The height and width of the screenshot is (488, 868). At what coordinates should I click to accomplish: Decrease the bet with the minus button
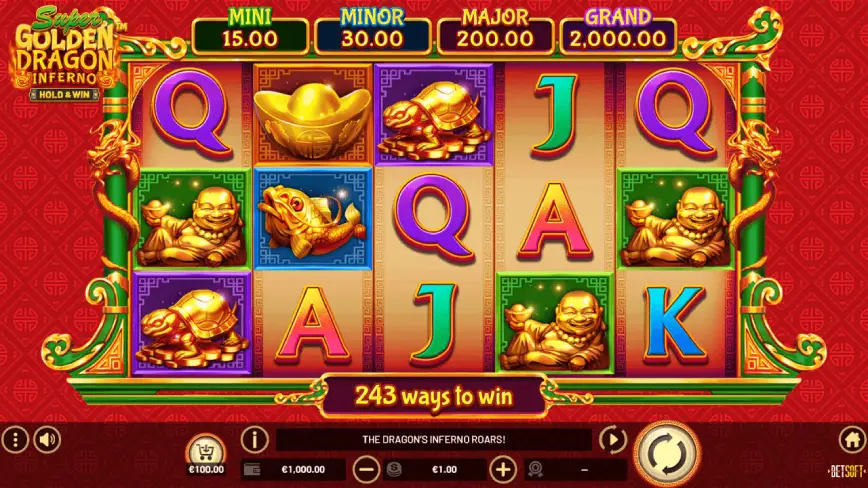click(x=367, y=469)
